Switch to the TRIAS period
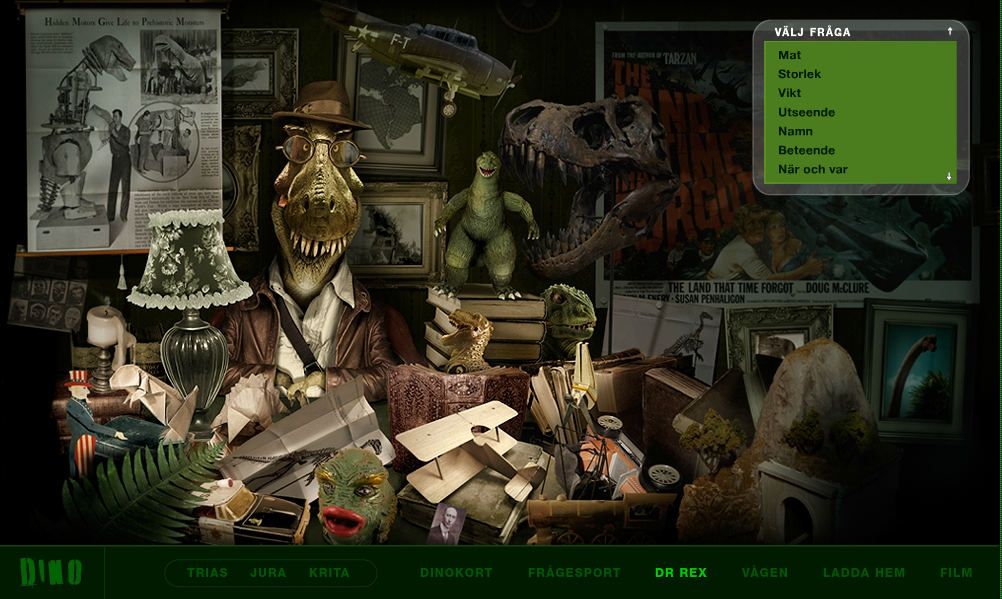 pos(207,573)
